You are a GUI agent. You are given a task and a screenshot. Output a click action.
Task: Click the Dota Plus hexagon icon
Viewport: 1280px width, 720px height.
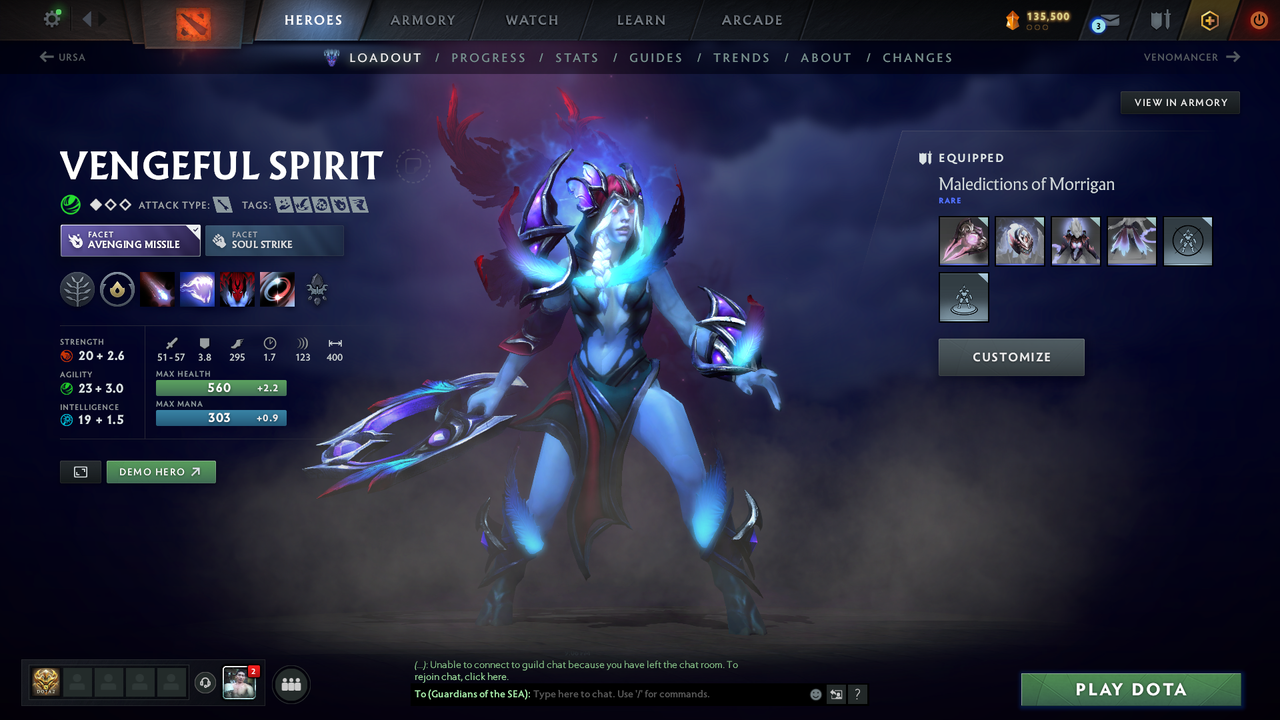(x=1209, y=20)
